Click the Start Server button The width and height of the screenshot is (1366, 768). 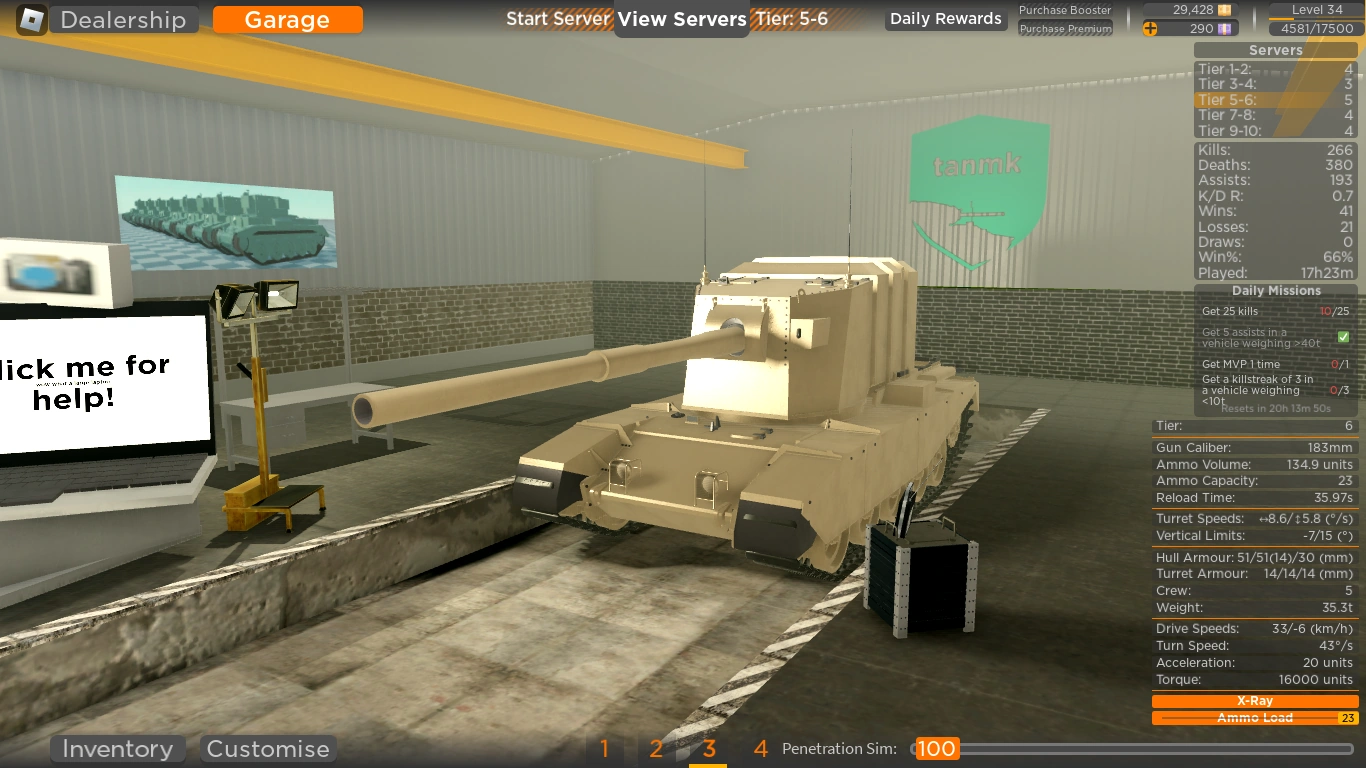[x=558, y=18]
